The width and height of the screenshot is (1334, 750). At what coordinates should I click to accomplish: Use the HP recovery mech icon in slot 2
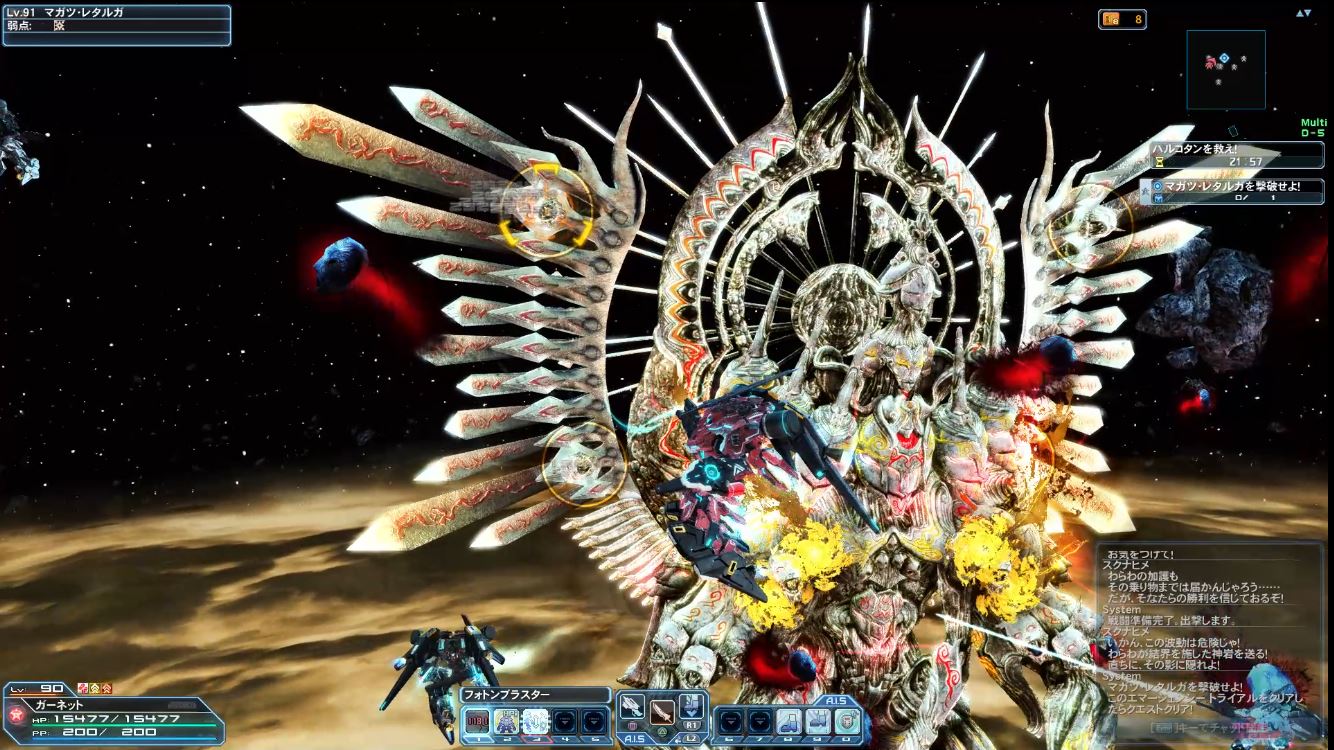pyautogui.click(x=506, y=721)
